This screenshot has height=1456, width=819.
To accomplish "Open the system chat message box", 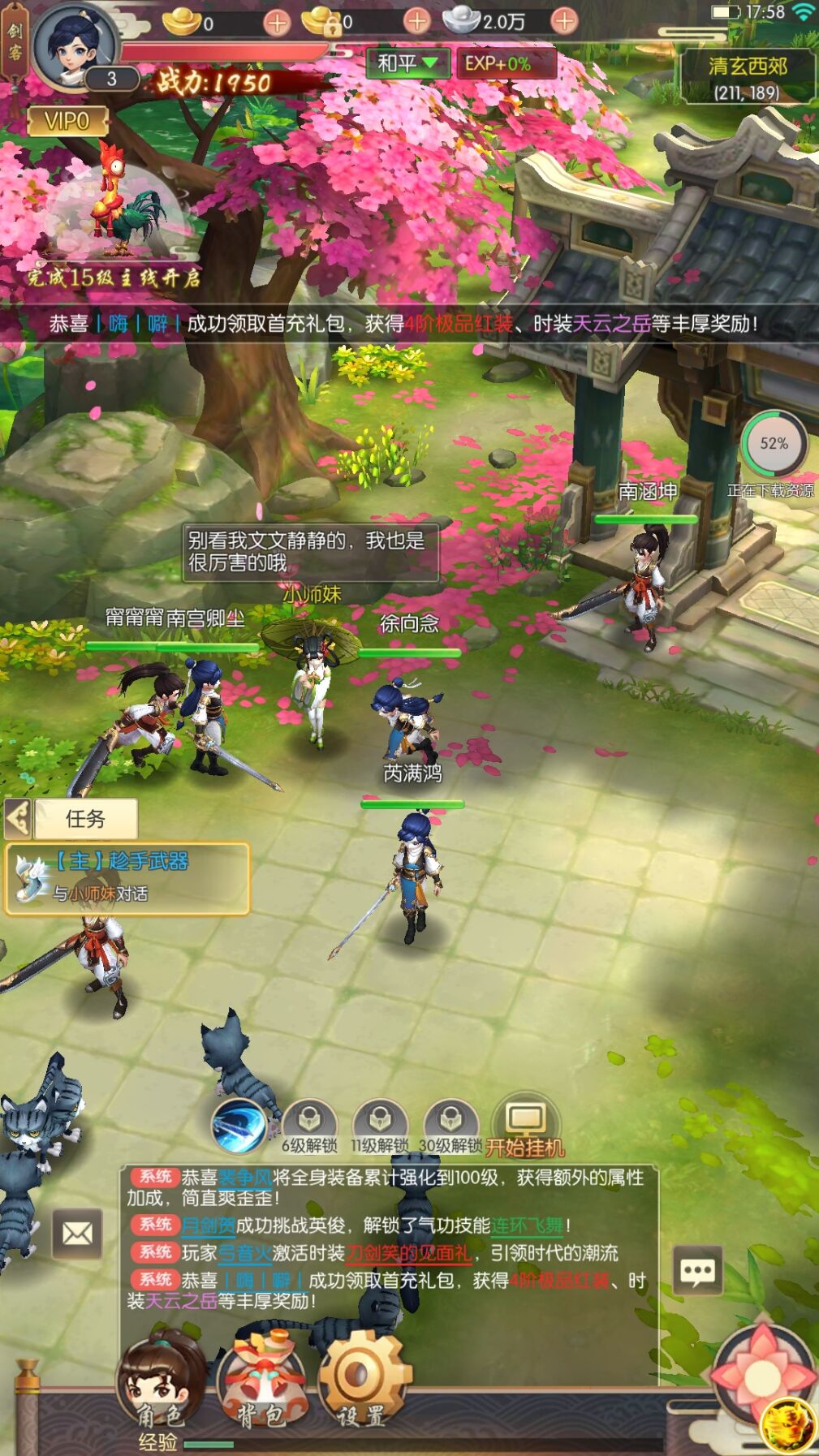I will tap(388, 1238).
